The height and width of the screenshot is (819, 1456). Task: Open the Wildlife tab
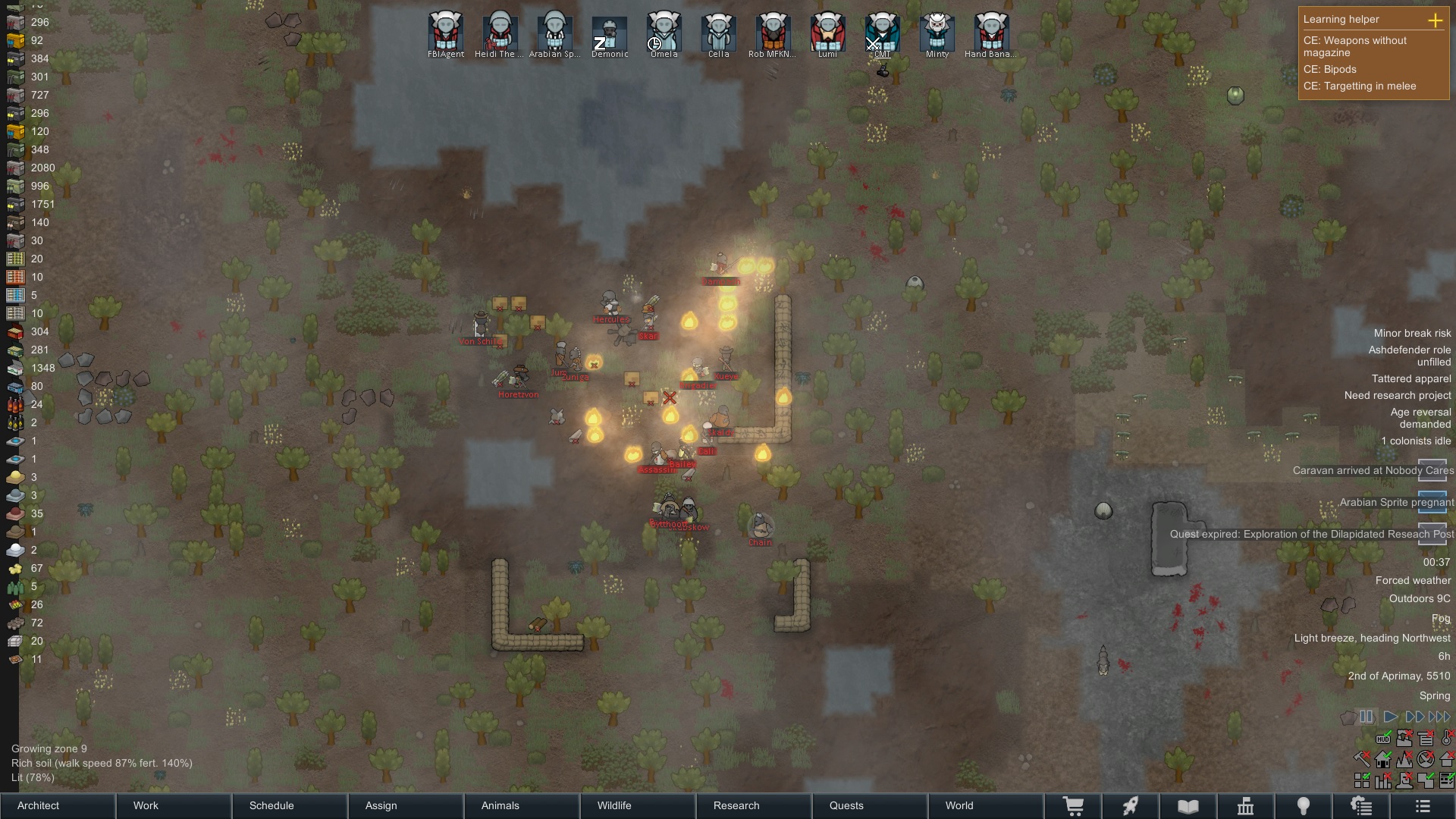coord(638,805)
